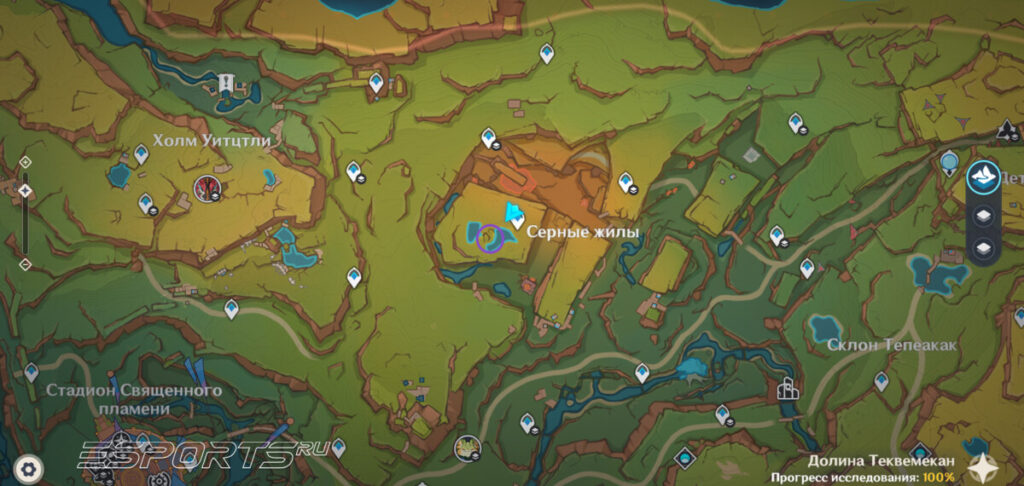Viewport: 1024px width, 486px height.
Task: Select the Statue of the Seven marker
Action: pyautogui.click(x=229, y=86)
